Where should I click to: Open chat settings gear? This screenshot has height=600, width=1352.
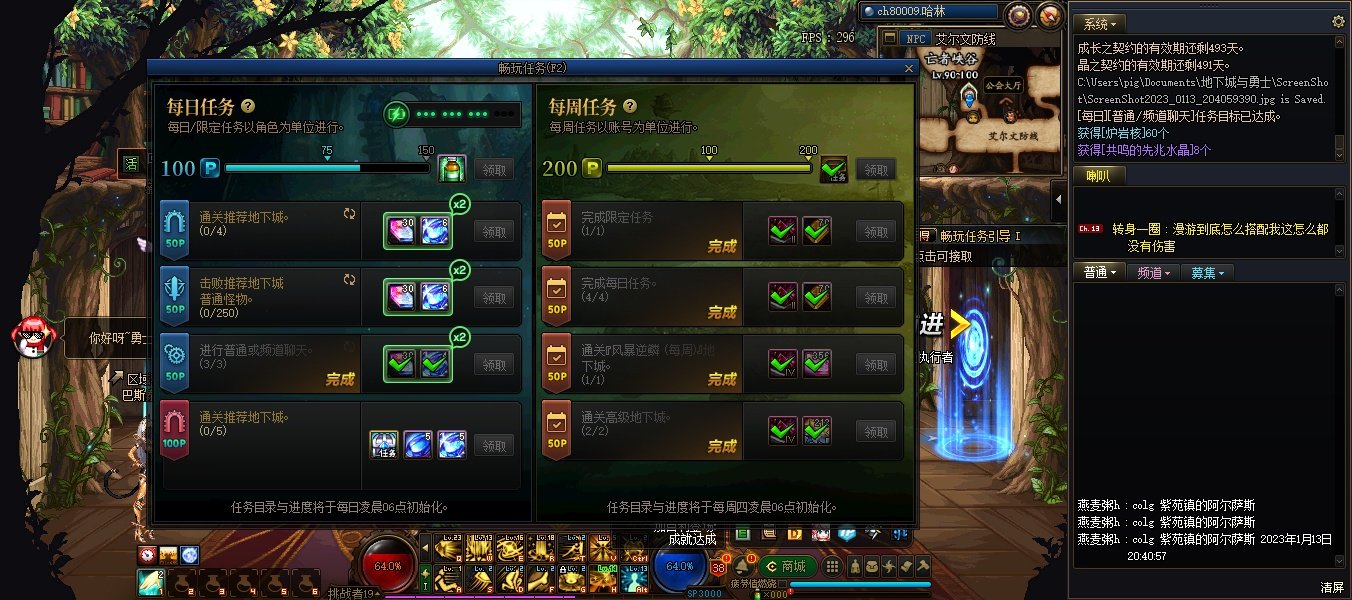click(1338, 22)
